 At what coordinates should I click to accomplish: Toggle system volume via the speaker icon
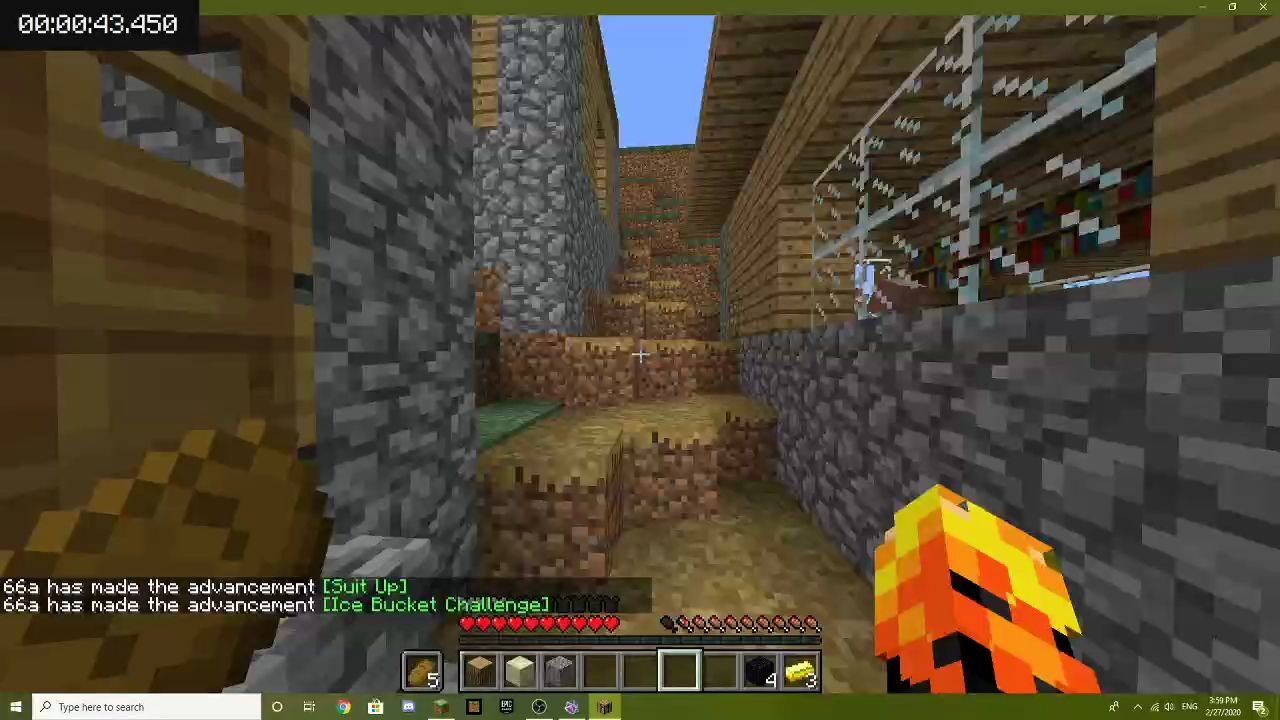pos(1170,707)
